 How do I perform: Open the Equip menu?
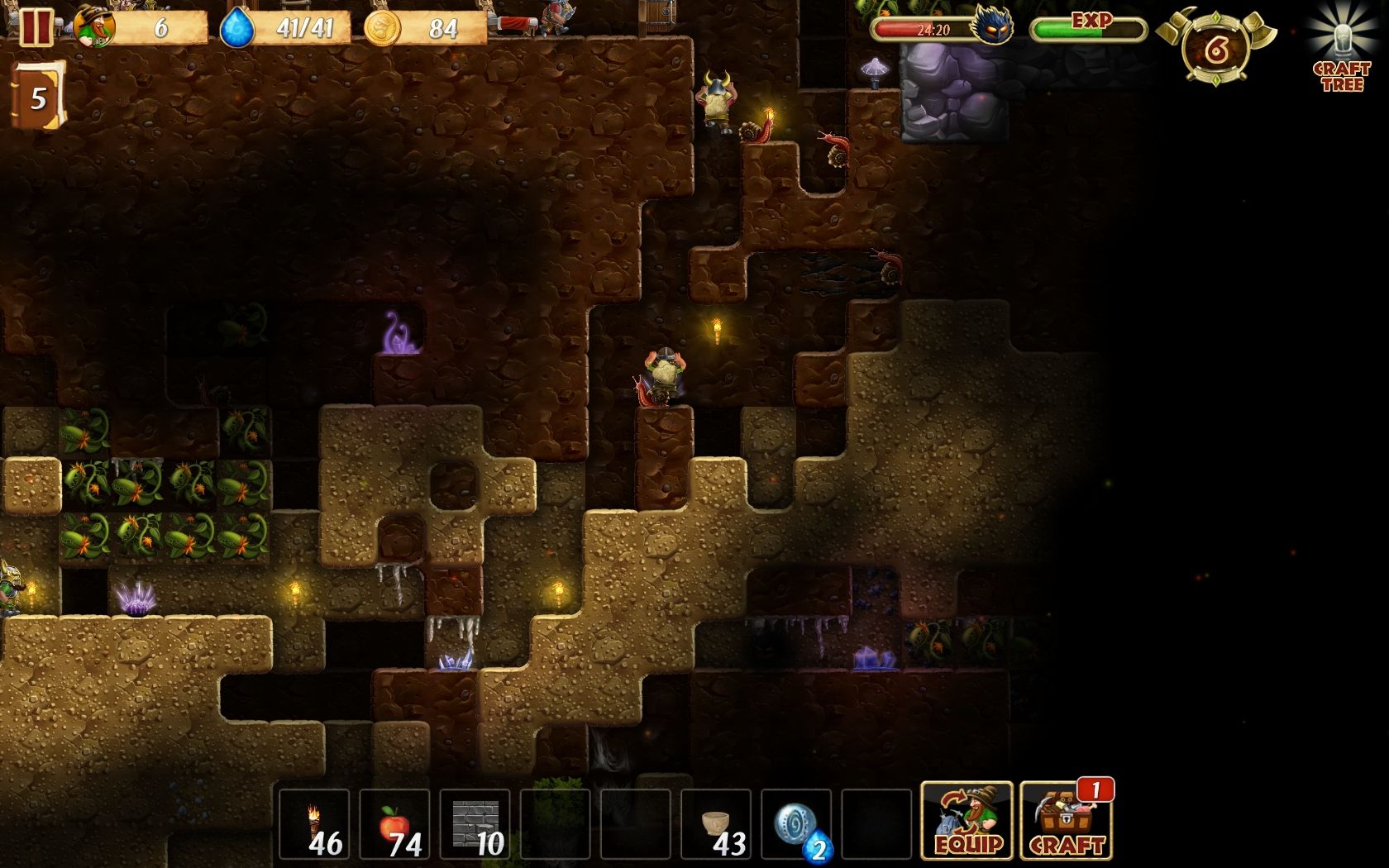tap(967, 821)
